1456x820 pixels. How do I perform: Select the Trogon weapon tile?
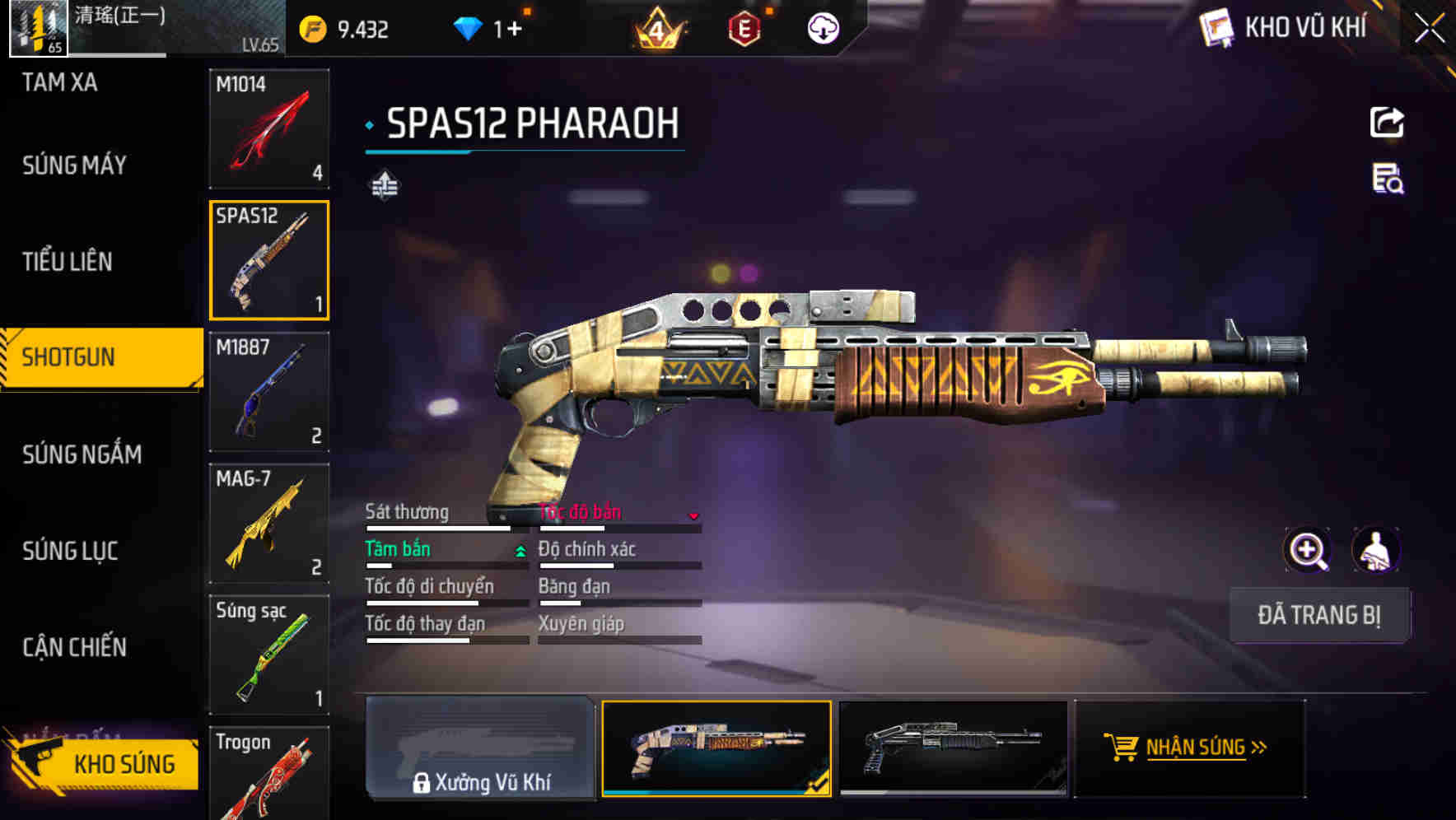coord(269,774)
